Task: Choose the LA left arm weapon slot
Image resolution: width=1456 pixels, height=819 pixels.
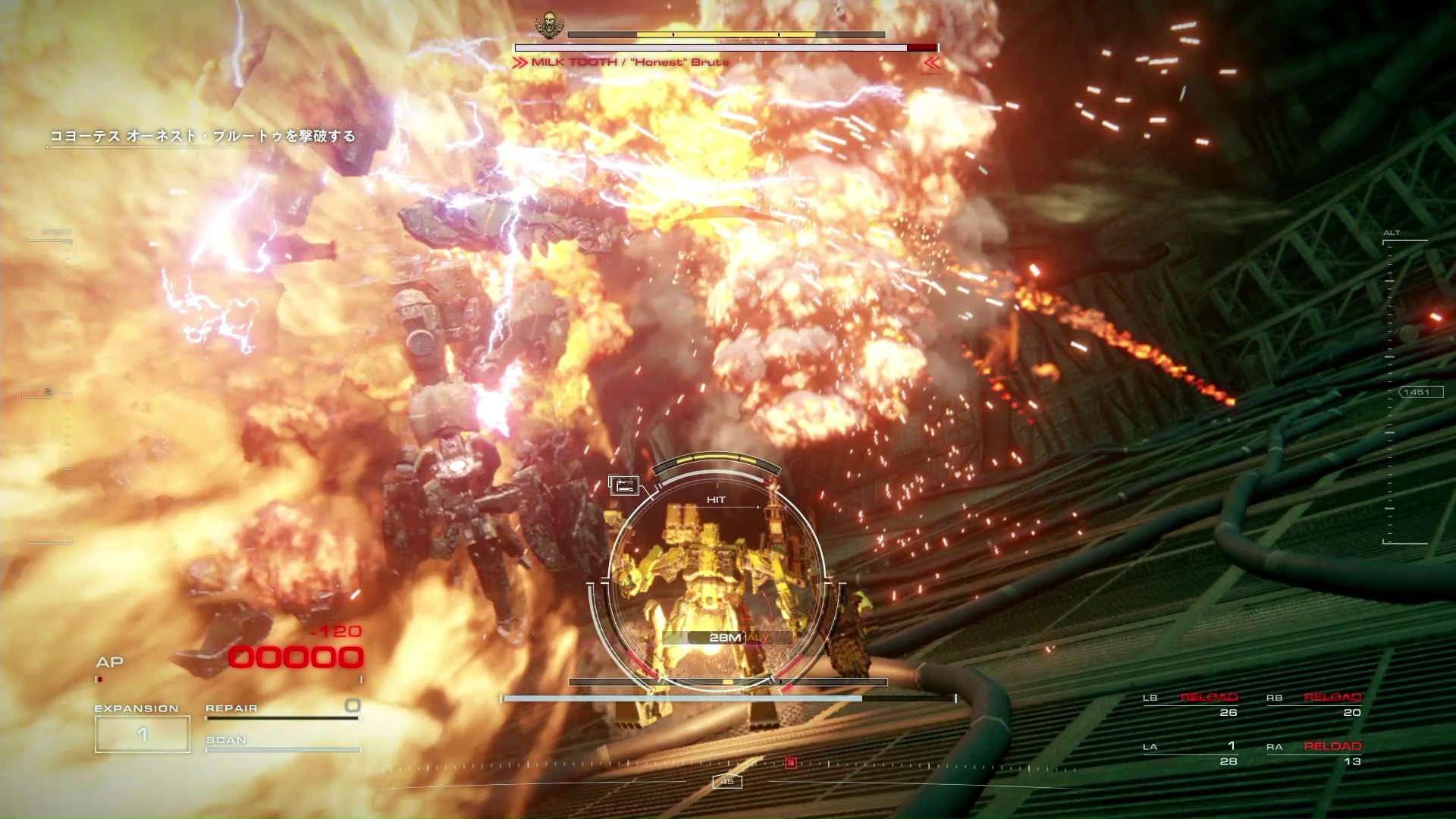Action: [1191, 753]
